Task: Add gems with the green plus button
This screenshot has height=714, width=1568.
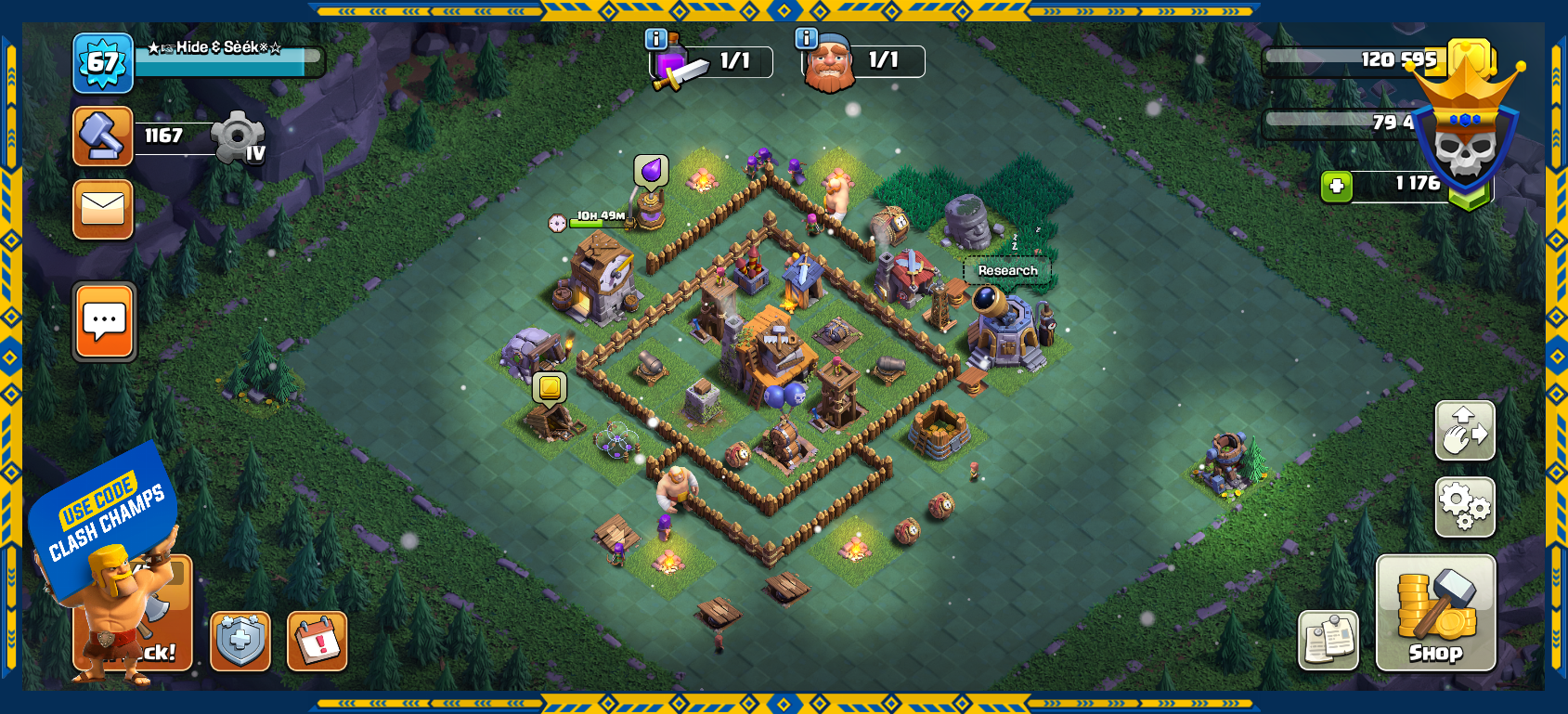Action: click(1337, 186)
